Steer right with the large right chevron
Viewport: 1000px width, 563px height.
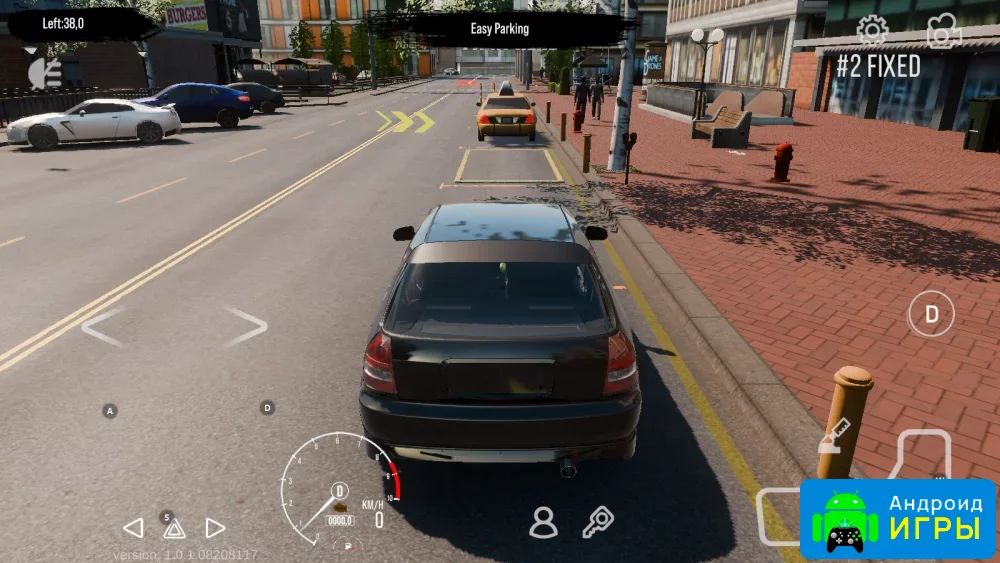point(245,326)
